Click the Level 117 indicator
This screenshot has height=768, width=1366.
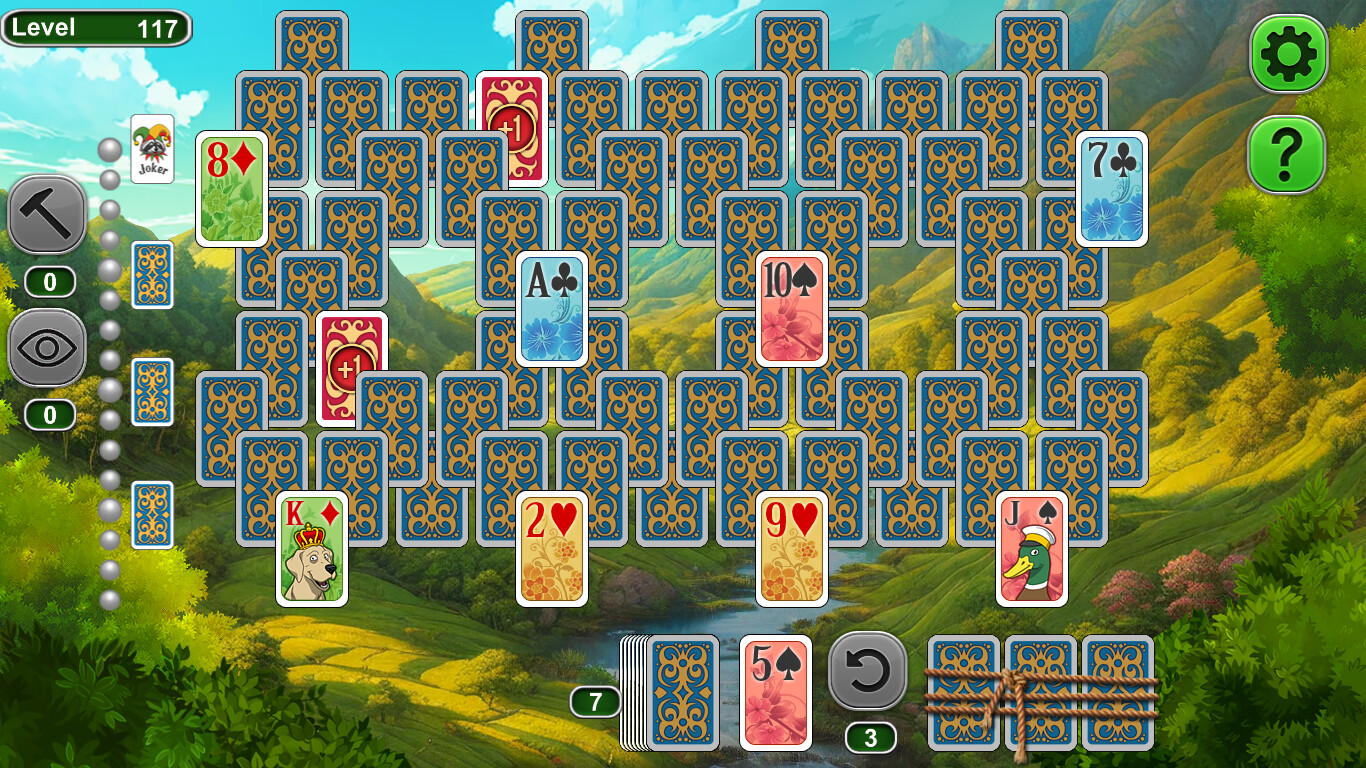coord(97,27)
